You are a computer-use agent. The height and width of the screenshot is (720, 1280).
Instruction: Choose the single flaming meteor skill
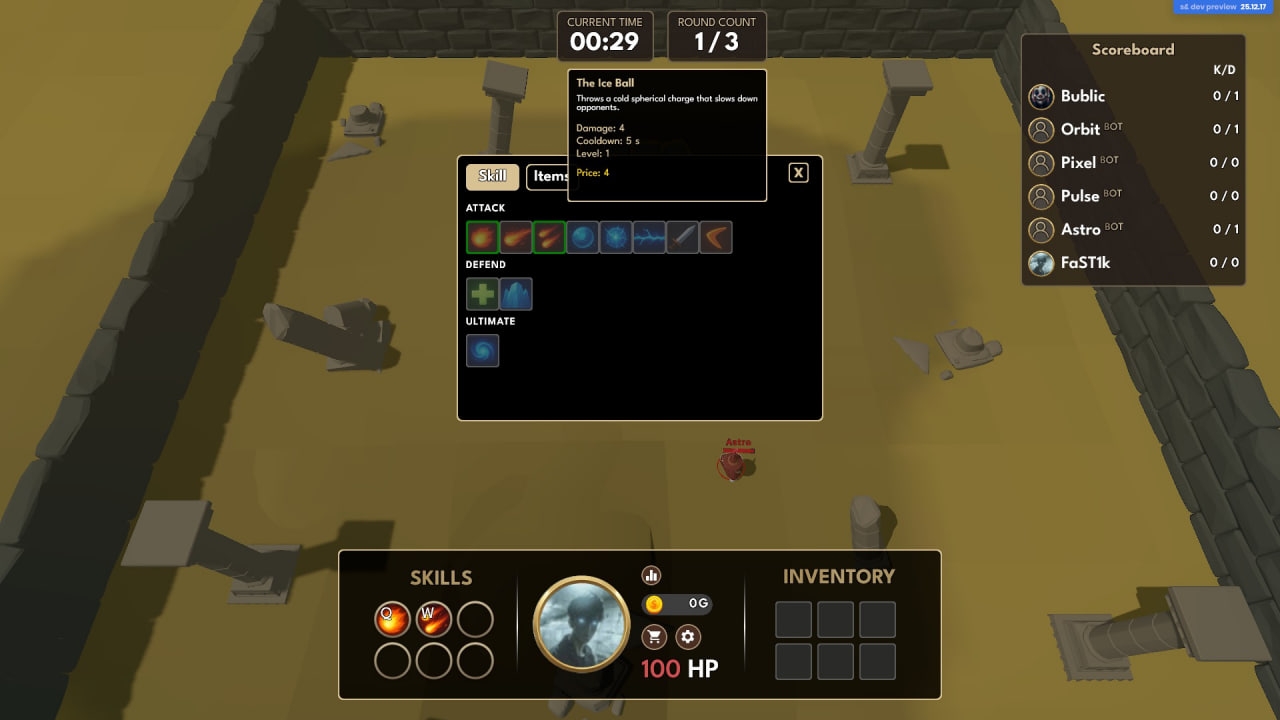[x=516, y=238]
